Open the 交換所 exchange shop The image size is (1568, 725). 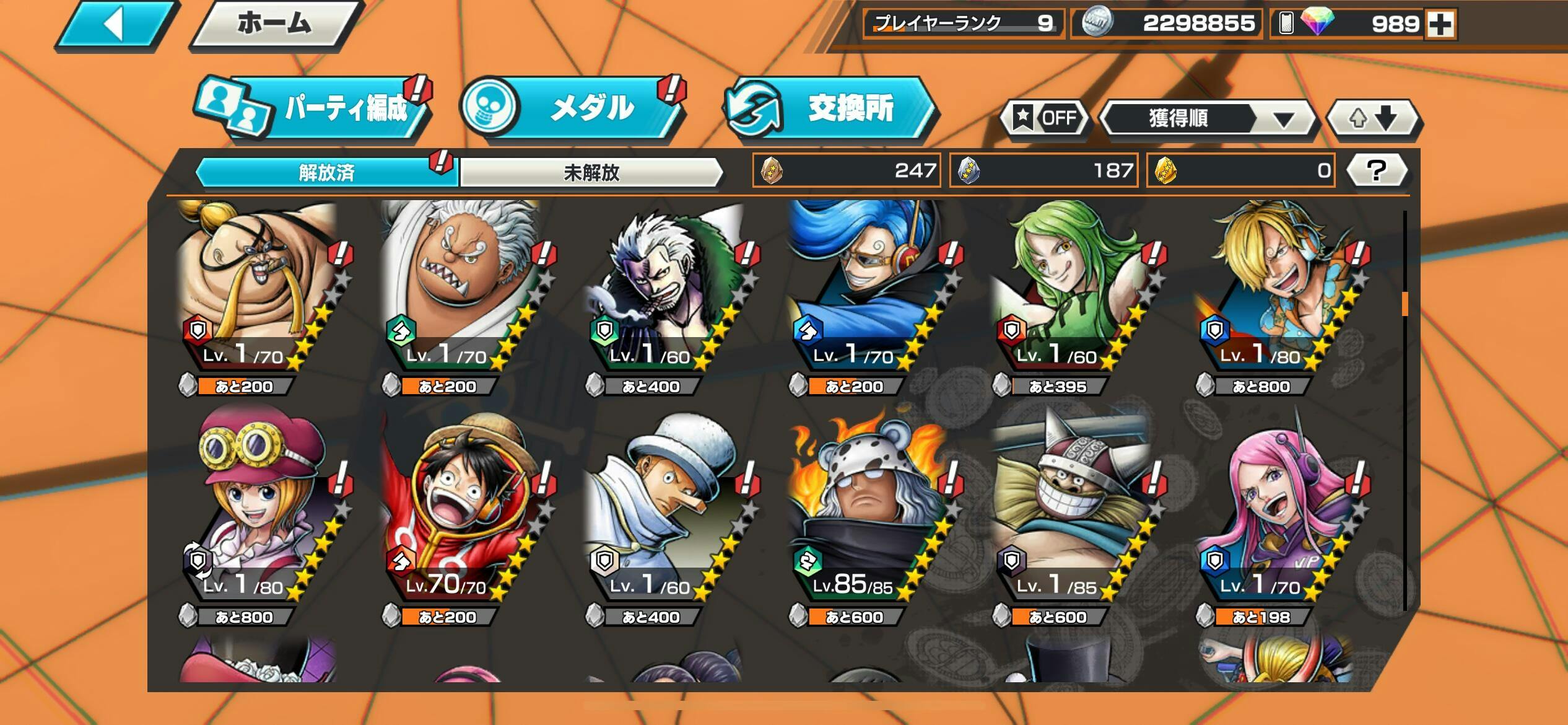[x=830, y=109]
